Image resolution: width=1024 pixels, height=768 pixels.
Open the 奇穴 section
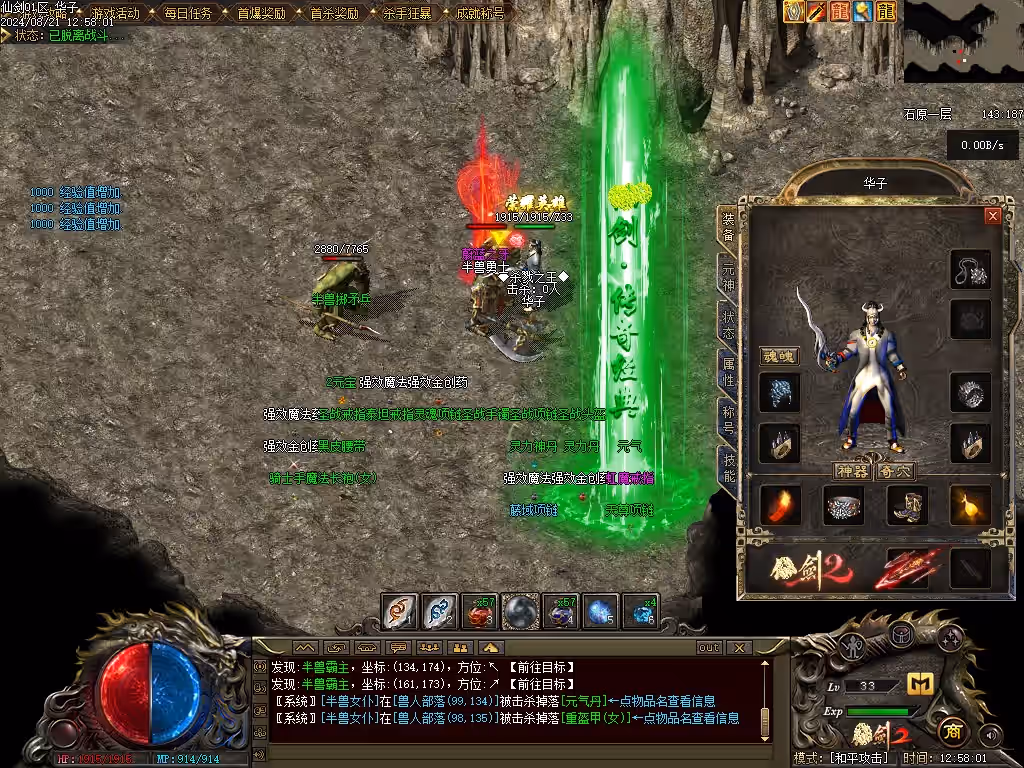(x=894, y=471)
